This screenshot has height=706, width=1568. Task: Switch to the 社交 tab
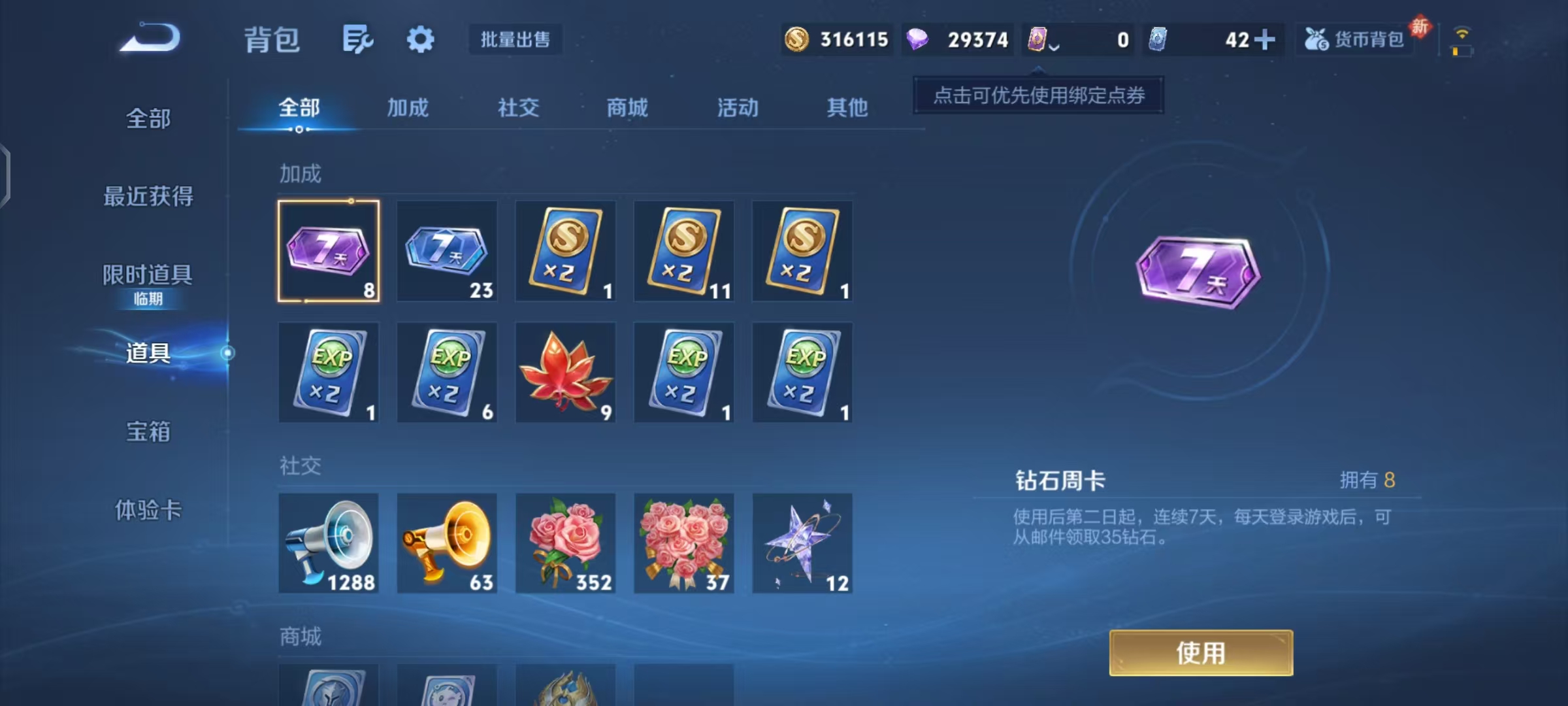518,108
